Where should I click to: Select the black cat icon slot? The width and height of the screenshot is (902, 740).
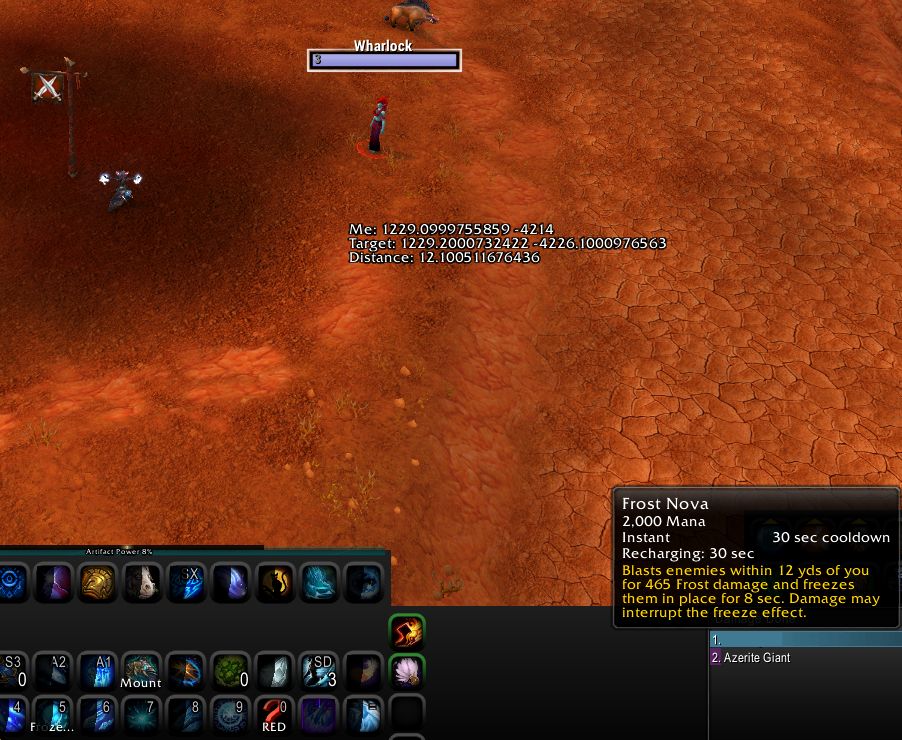pyautogui.click(x=274, y=583)
